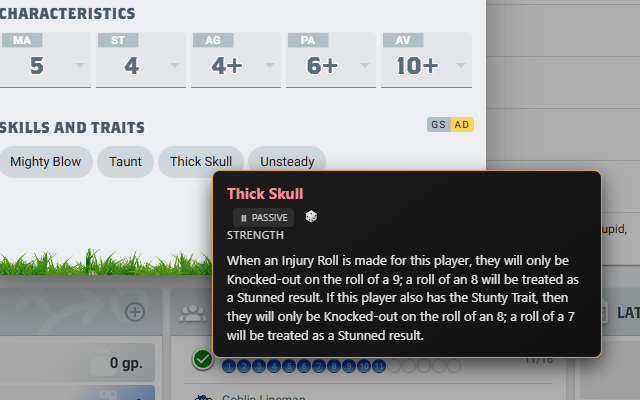Click the green checkmark status icon
This screenshot has height=400, width=640.
[203, 359]
